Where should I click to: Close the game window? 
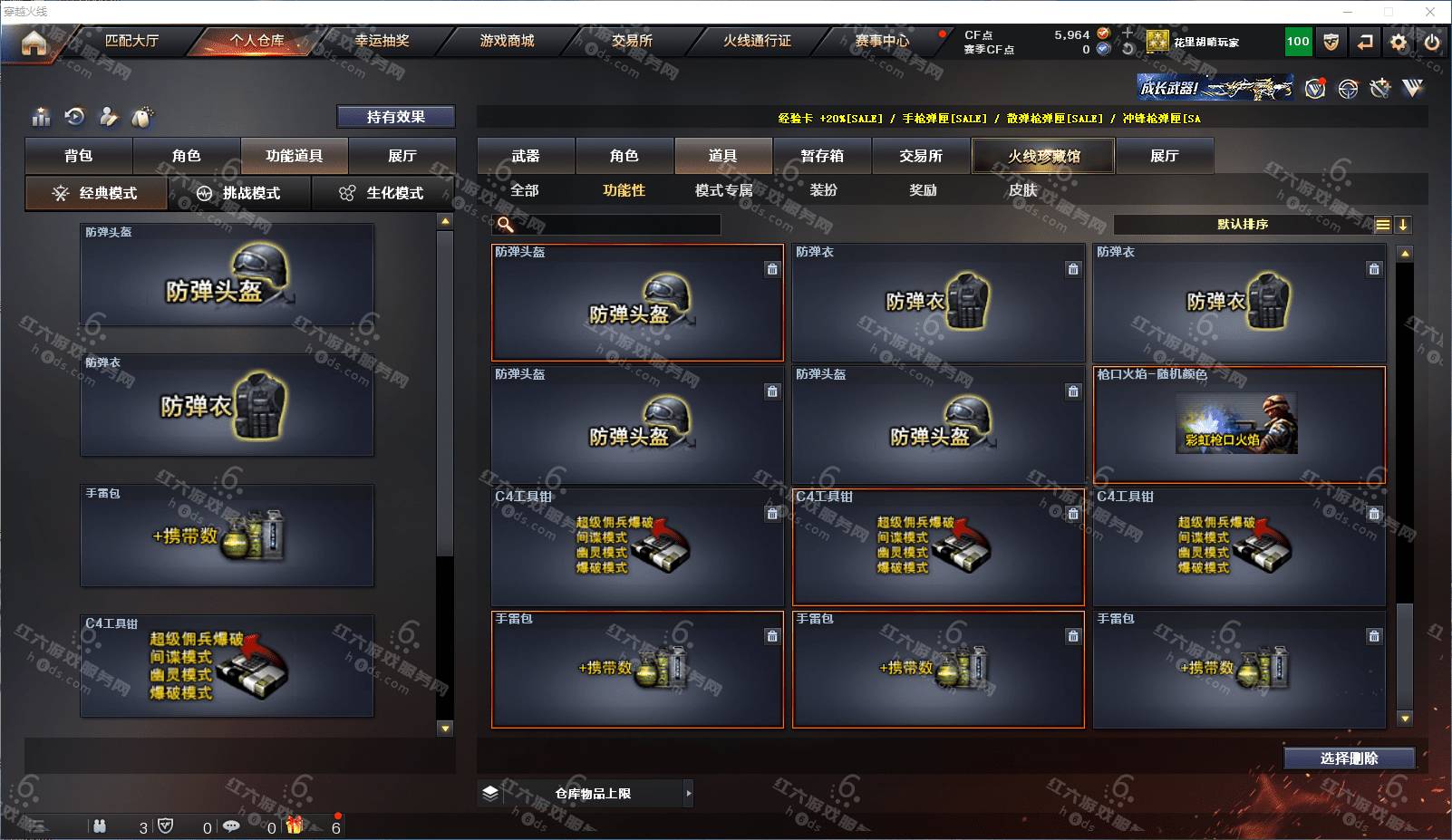[x=1430, y=12]
